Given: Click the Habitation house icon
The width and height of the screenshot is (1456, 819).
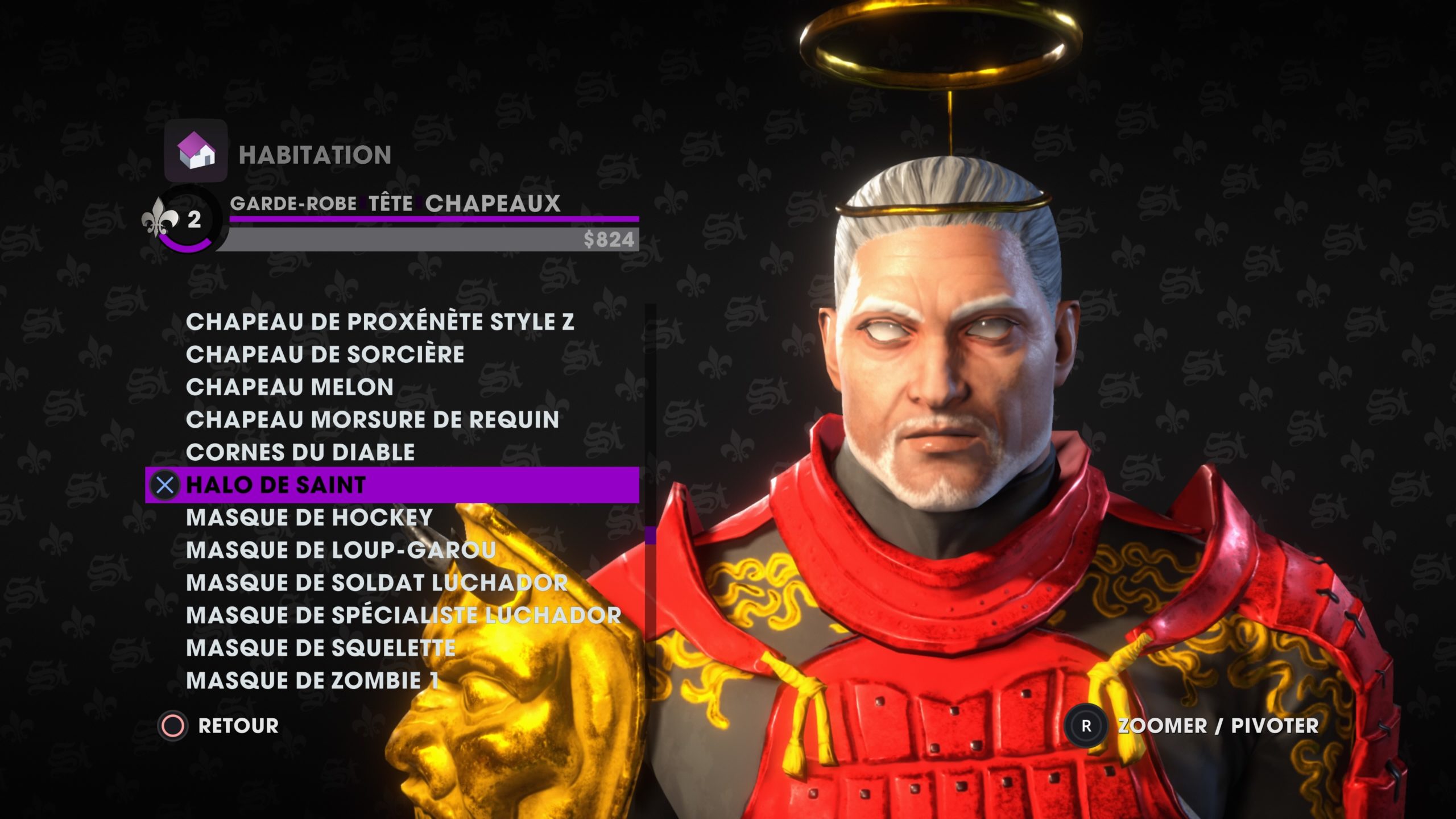Looking at the screenshot, I should 196,151.
